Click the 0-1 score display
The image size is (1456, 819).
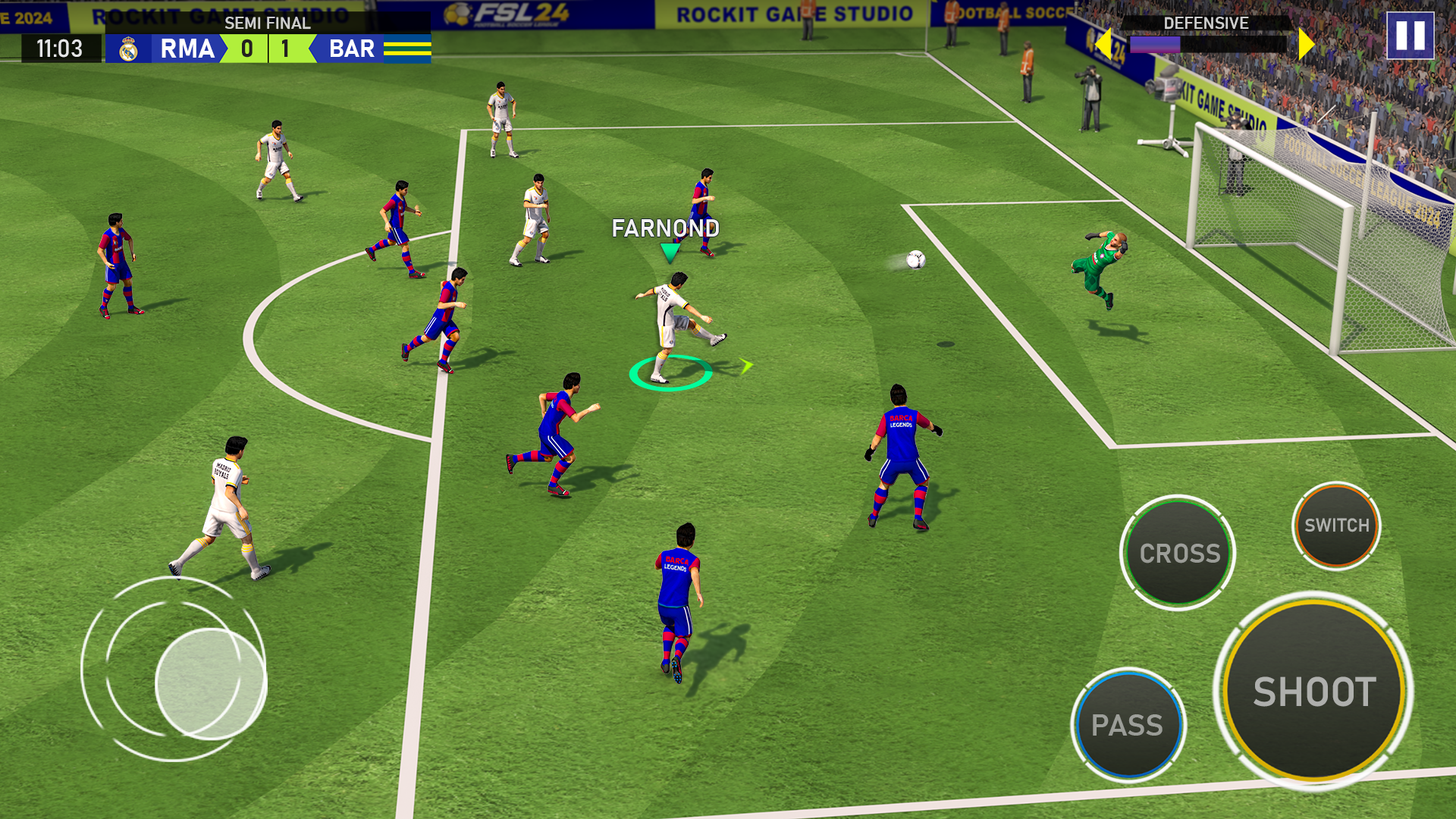[x=267, y=49]
